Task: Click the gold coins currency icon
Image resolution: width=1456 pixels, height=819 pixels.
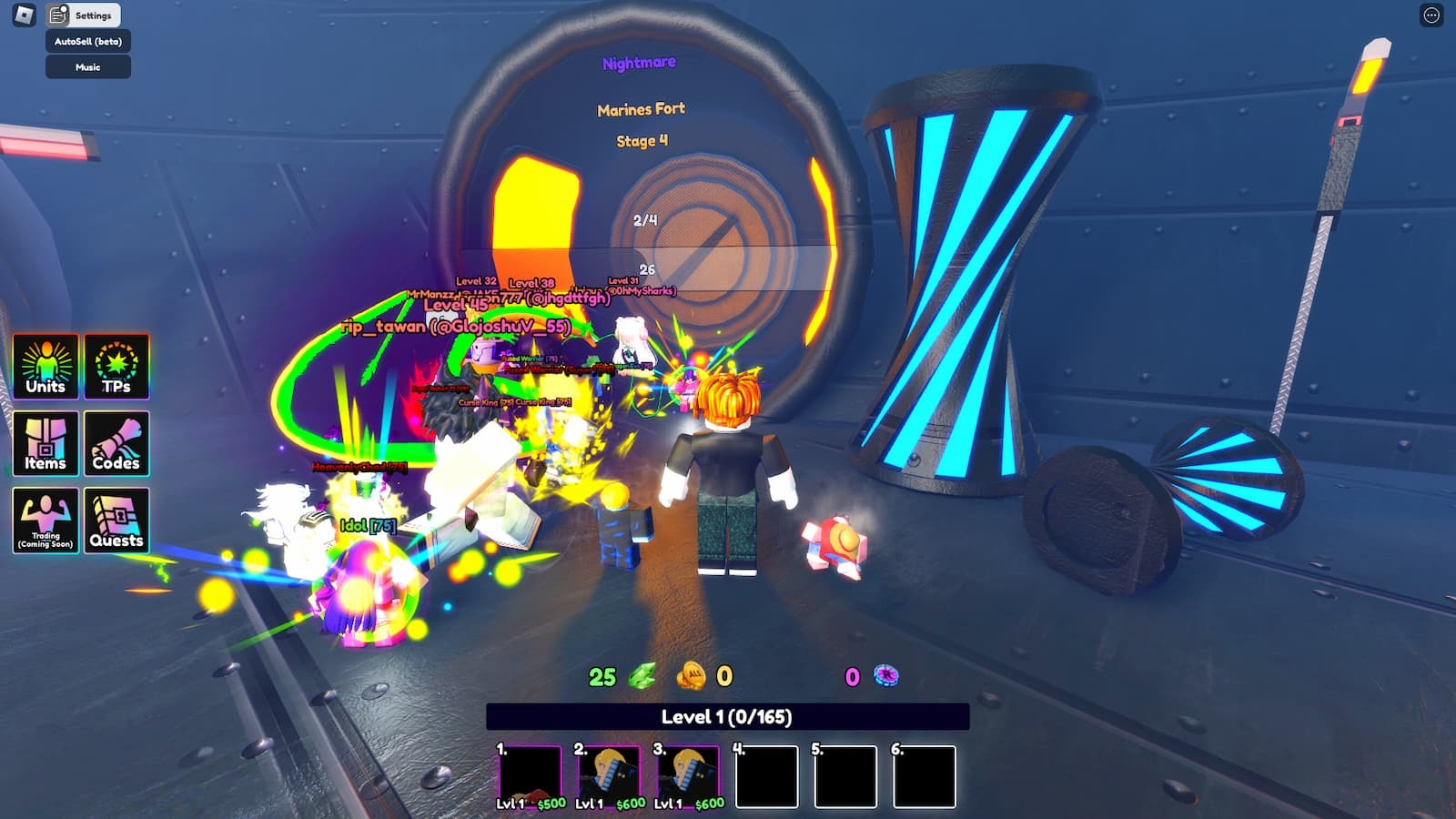Action: point(692,676)
